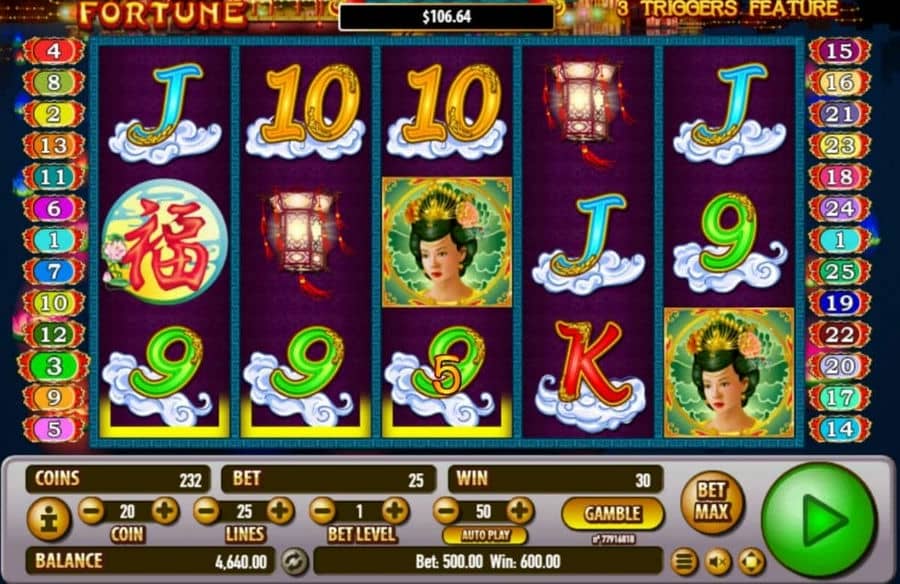The width and height of the screenshot is (900, 584).
Task: Reduce the number of lines
Action: pyautogui.click(x=207, y=511)
